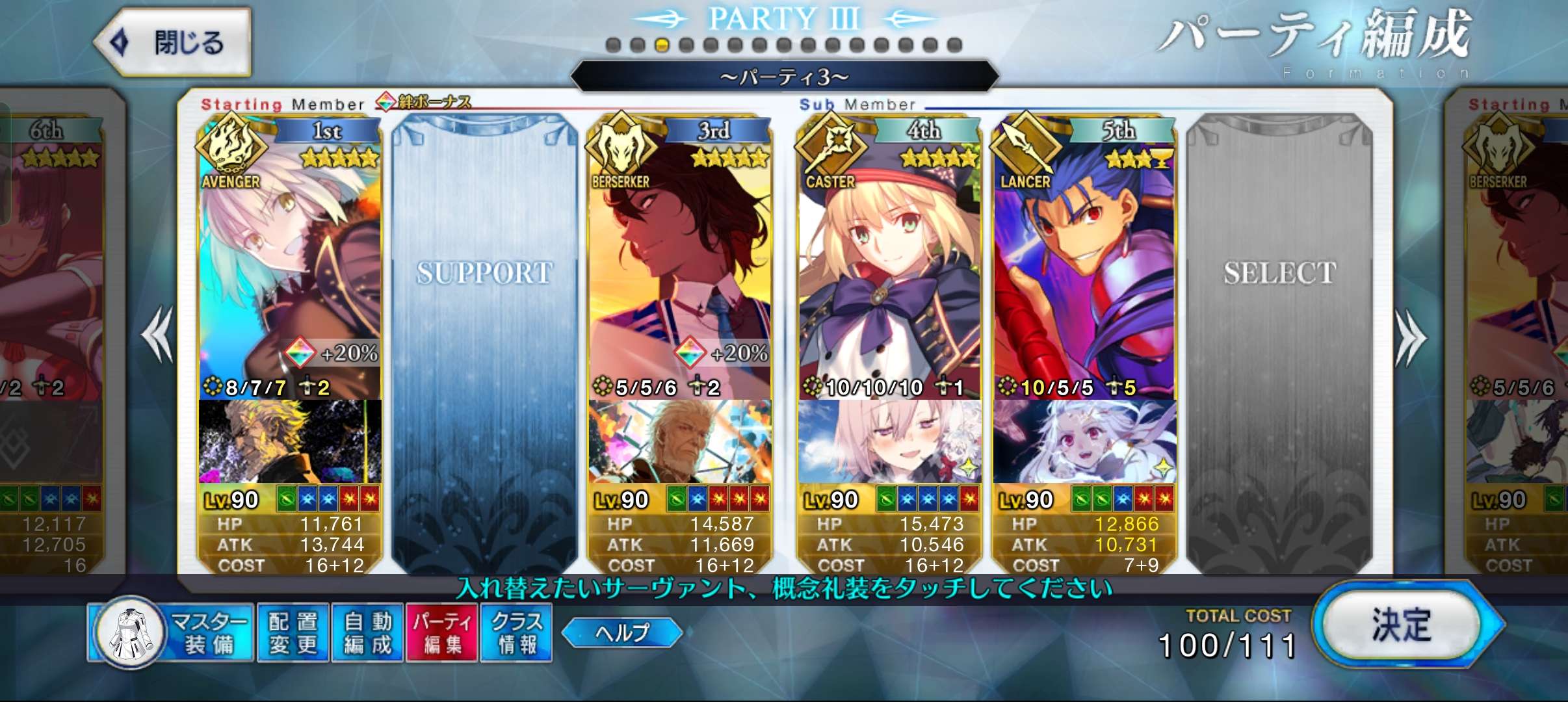
Task: Edit the パーティ3 party name bar
Action: (x=784, y=77)
